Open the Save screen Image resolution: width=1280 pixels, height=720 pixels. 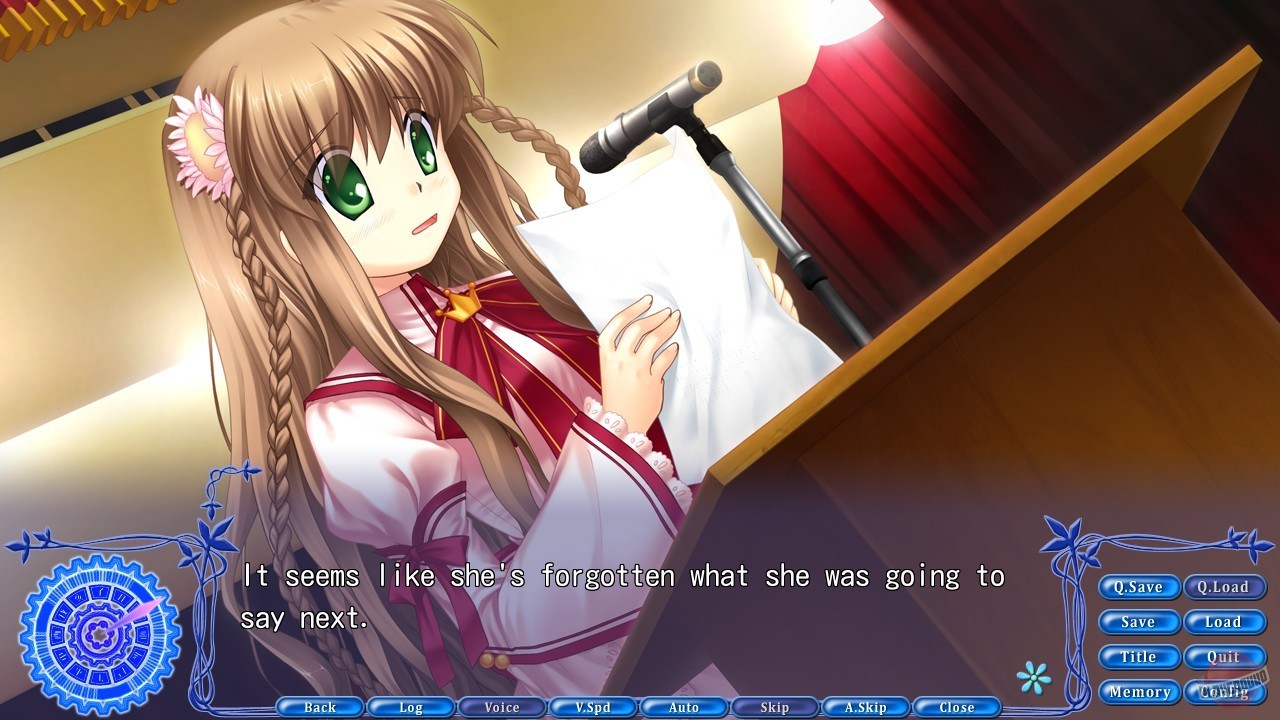(x=1139, y=622)
